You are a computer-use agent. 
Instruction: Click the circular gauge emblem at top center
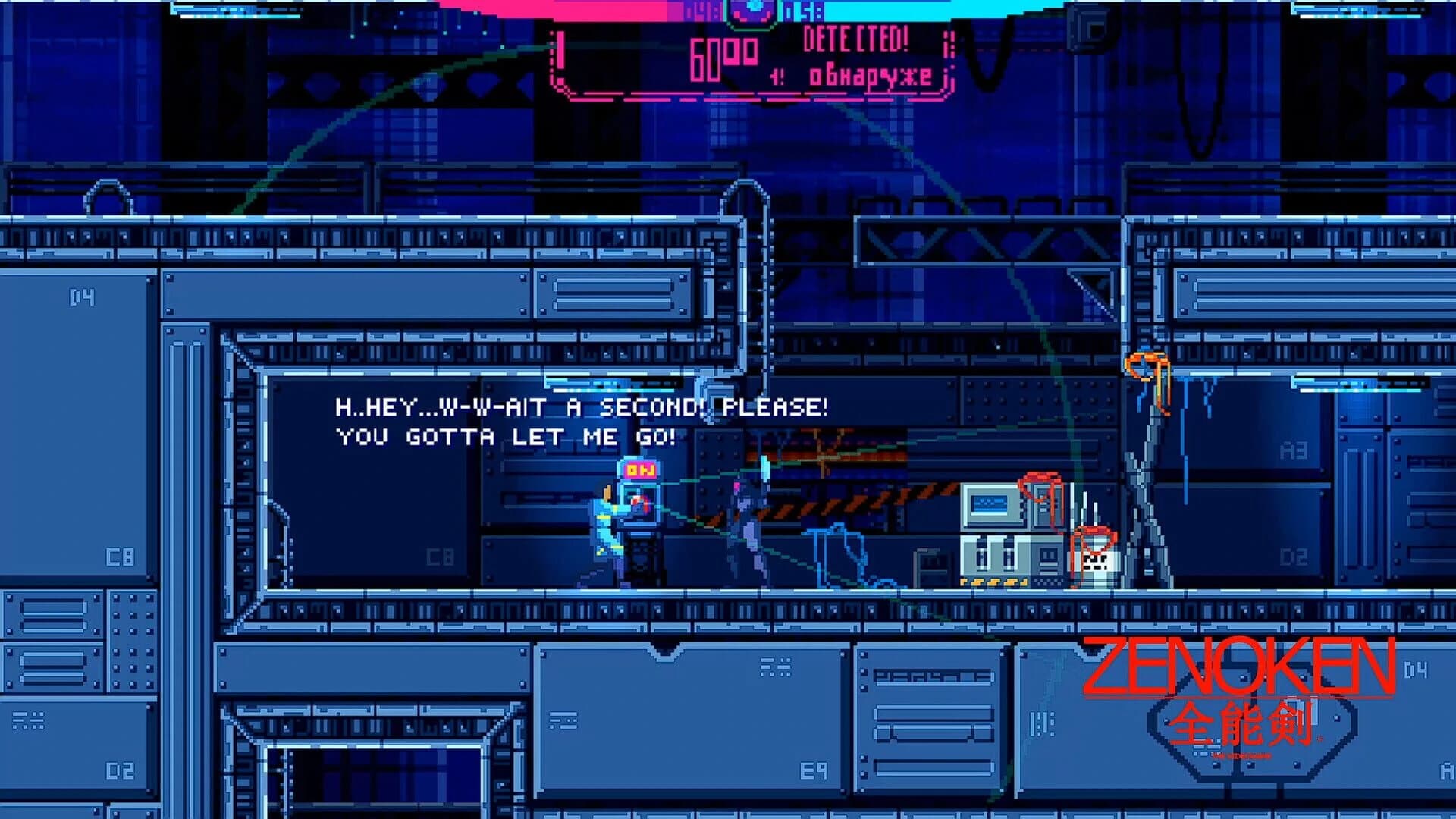pyautogui.click(x=755, y=9)
